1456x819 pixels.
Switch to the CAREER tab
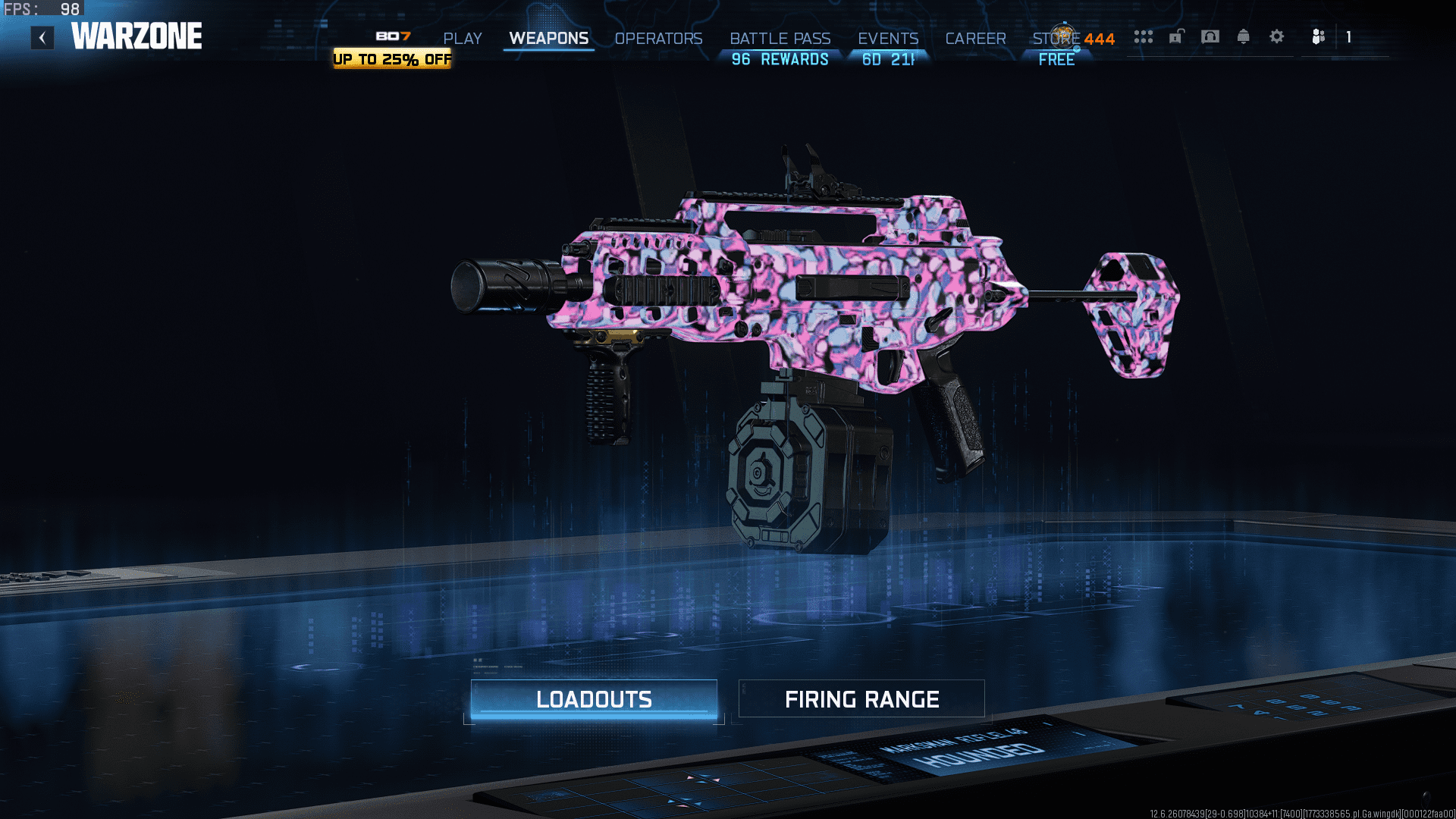pos(975,38)
